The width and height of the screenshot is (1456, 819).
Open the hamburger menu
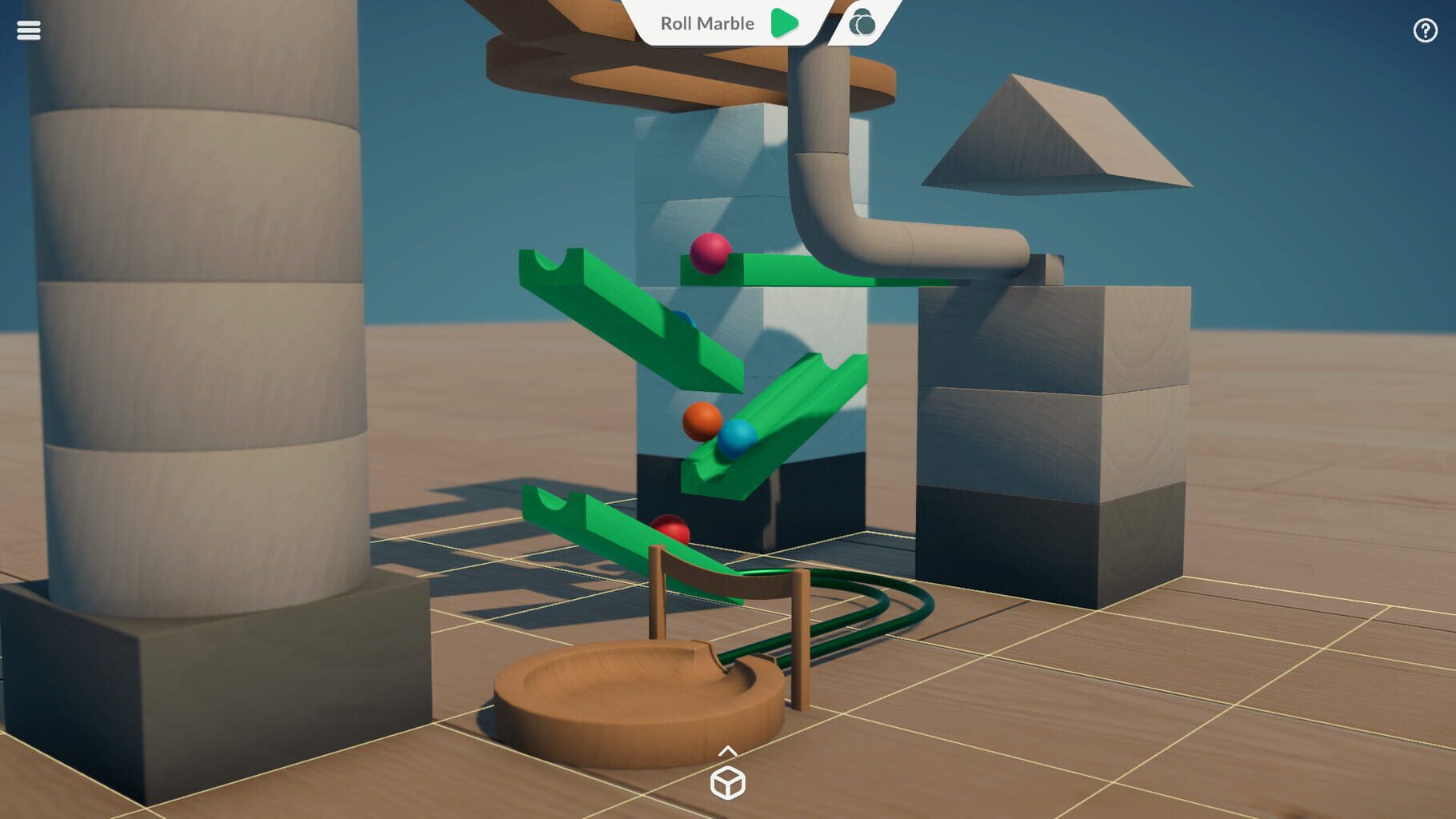tap(28, 30)
